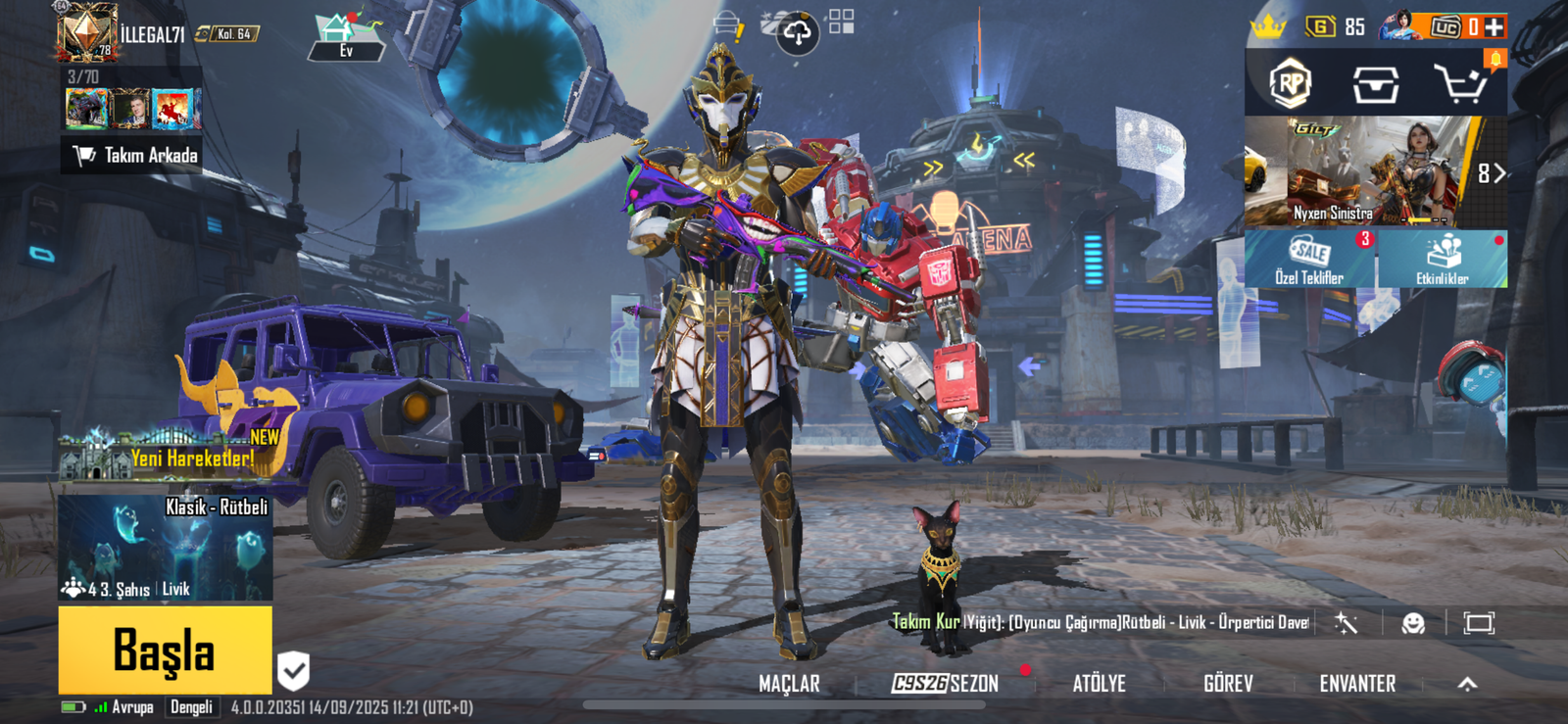Open the C9S26 SEZON page
This screenshot has height=724, width=1568.
[x=946, y=684]
